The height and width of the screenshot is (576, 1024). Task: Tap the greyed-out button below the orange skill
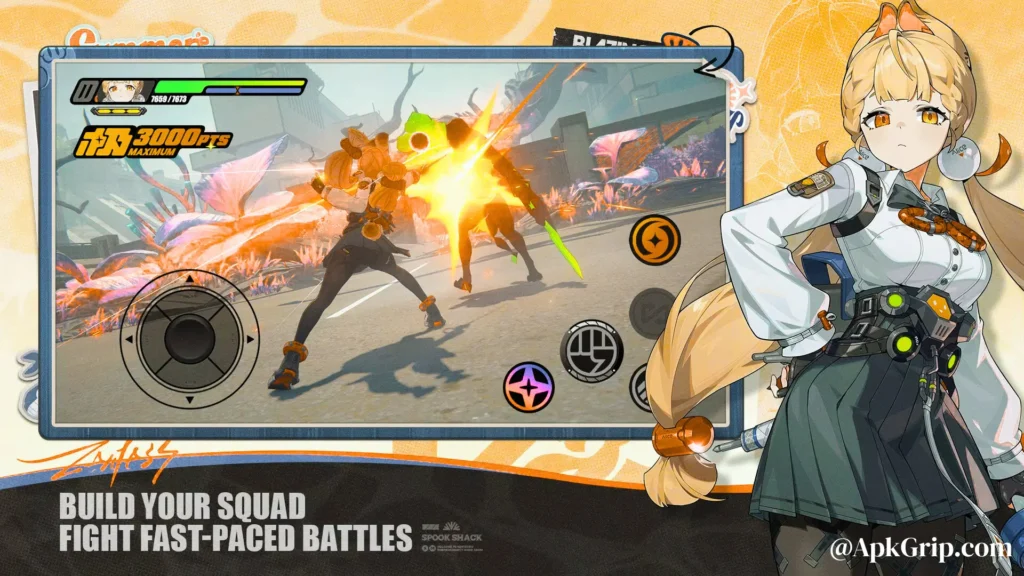[654, 313]
